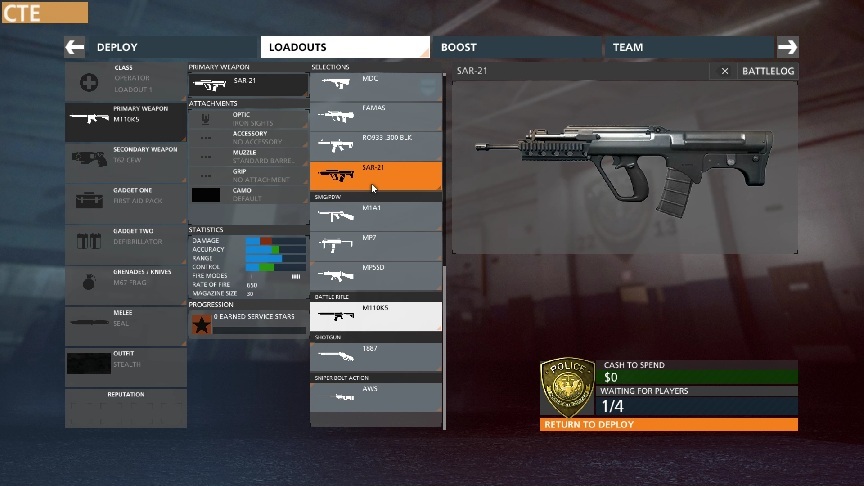Viewport: 864px width, 486px height.
Task: Choose the M110K5 battle rifle
Action: [376, 316]
